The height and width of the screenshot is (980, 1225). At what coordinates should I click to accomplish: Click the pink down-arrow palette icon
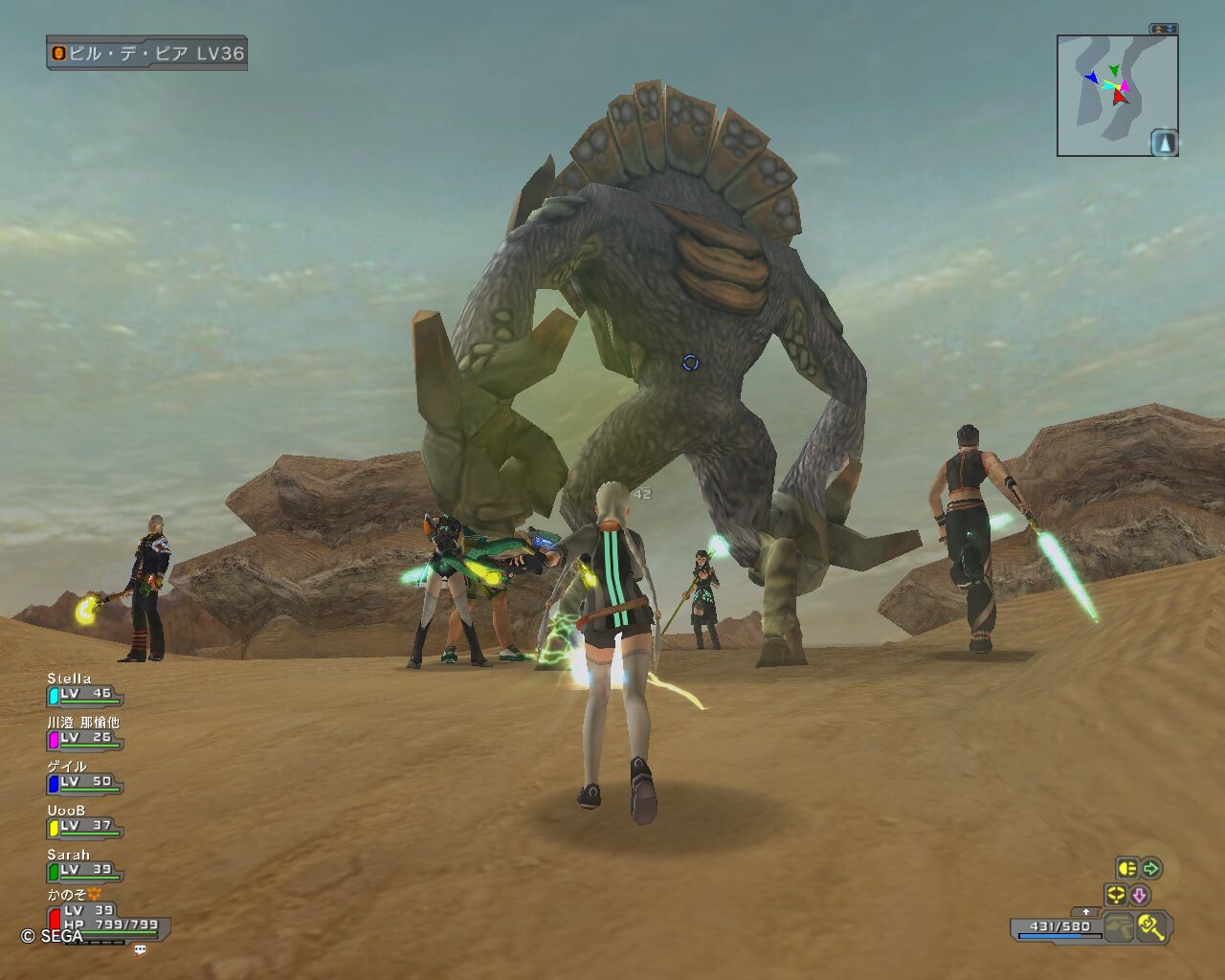tap(1139, 895)
